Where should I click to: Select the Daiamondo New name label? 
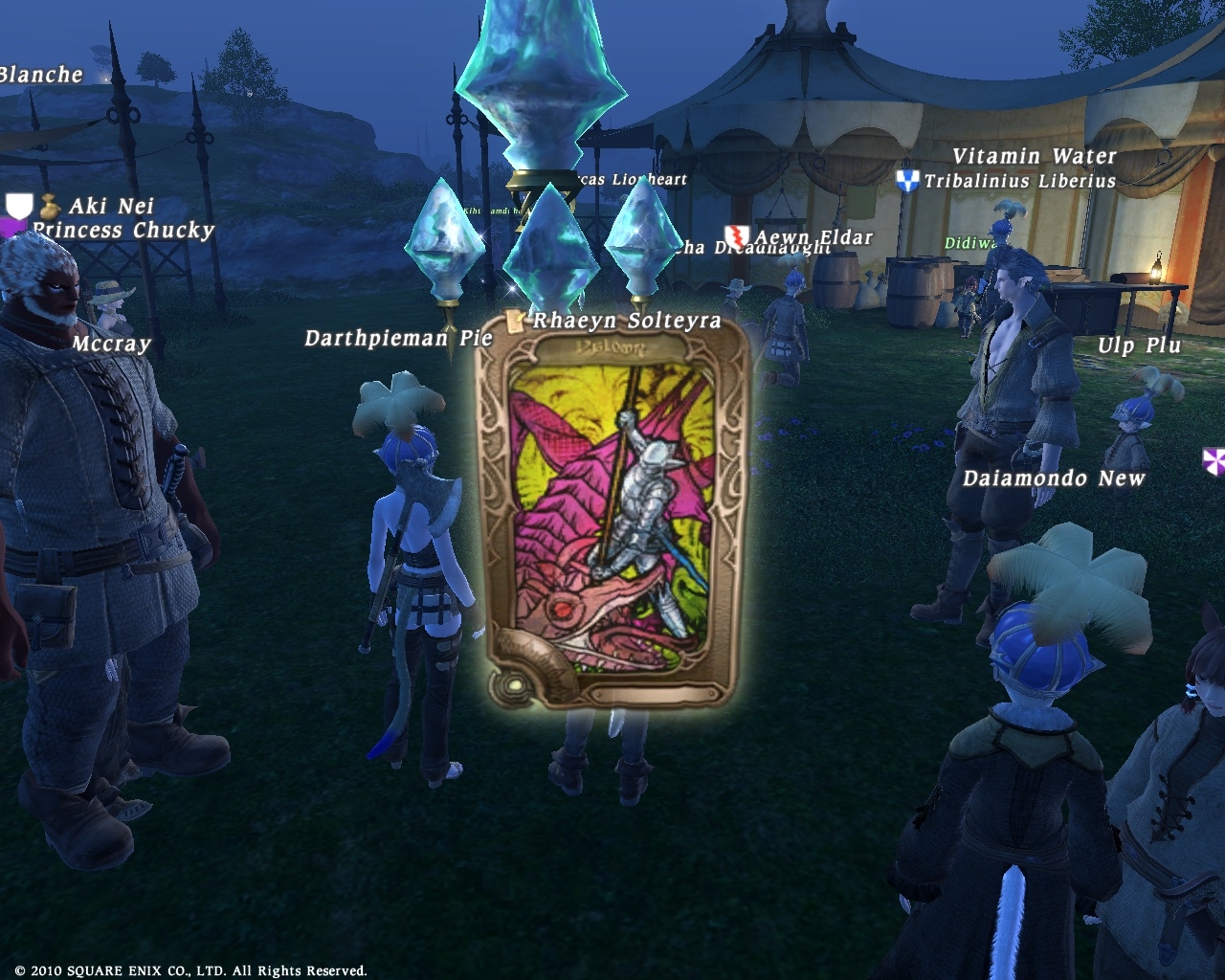pyautogui.click(x=1054, y=479)
